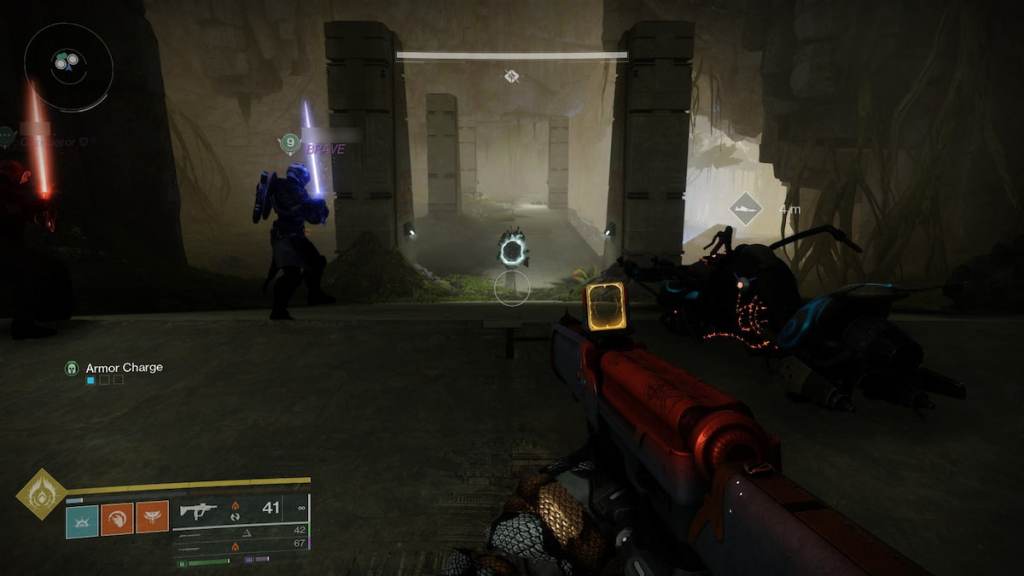Image resolution: width=1024 pixels, height=576 pixels.
Task: Select the teal grenade ability icon
Action: pos(82,518)
